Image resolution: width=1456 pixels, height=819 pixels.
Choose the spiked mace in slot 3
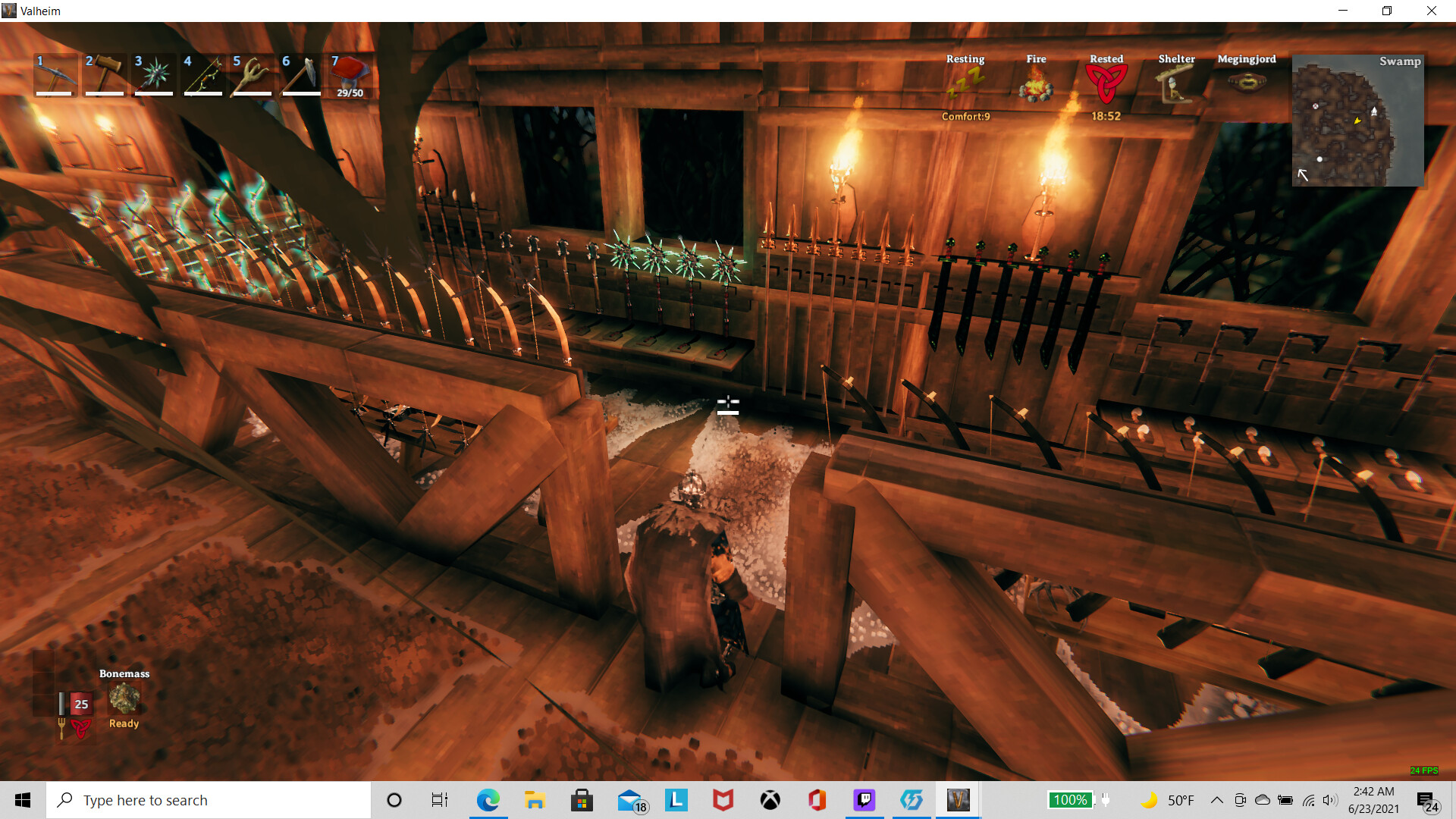(x=154, y=74)
